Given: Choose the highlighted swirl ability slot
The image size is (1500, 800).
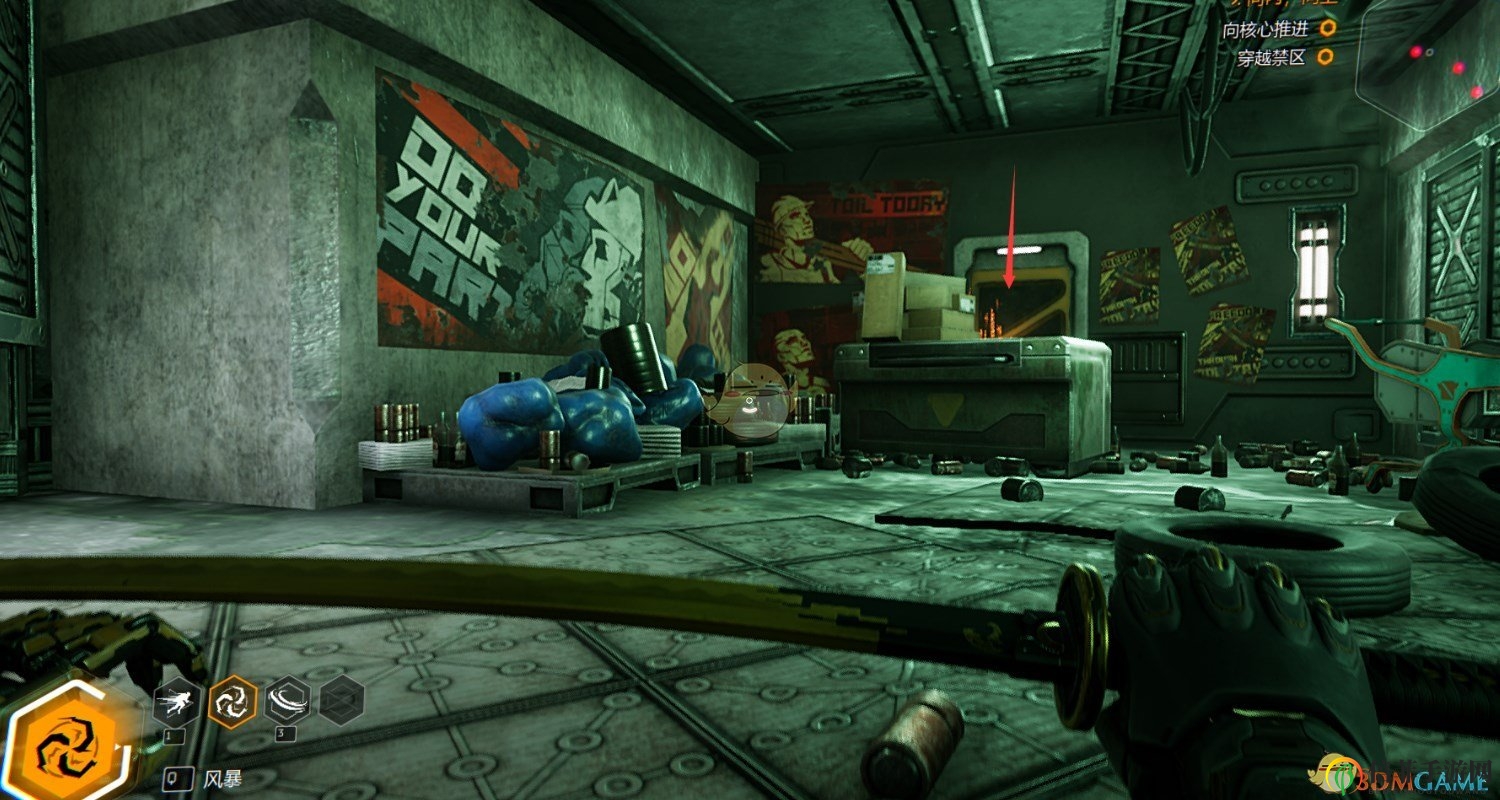Looking at the screenshot, I should (x=232, y=702).
